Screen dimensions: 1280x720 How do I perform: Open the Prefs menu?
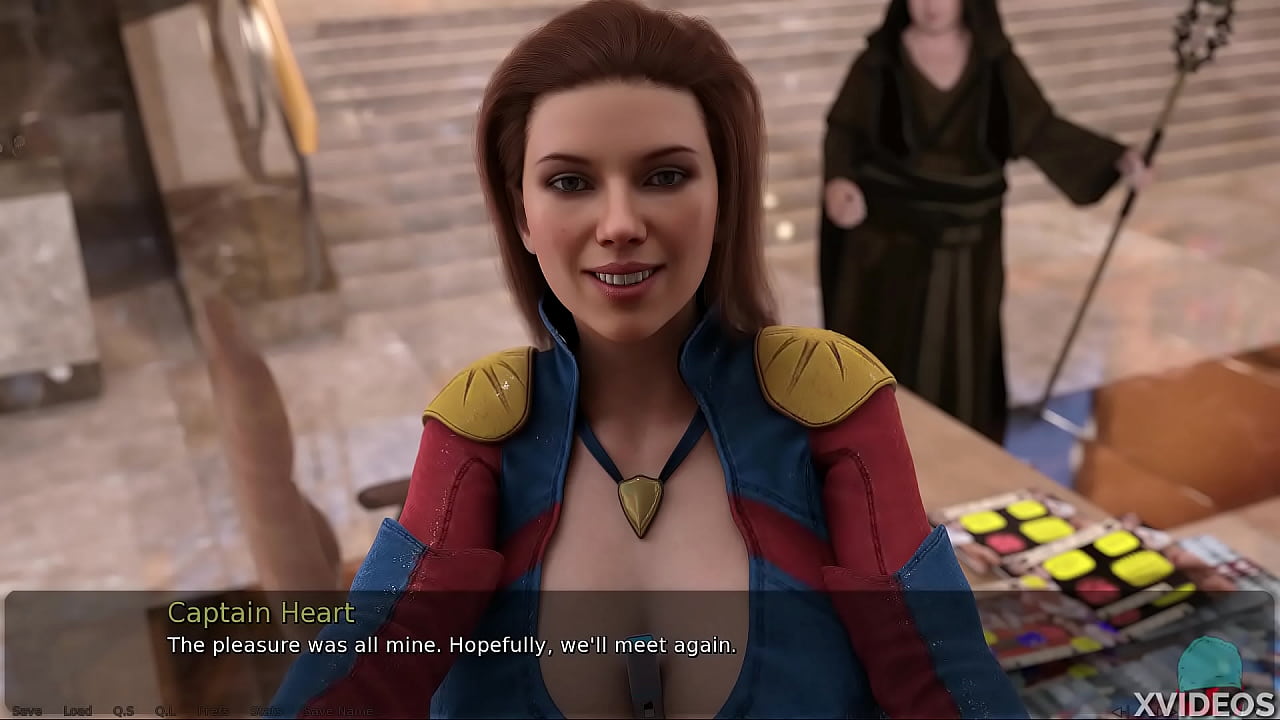(213, 711)
